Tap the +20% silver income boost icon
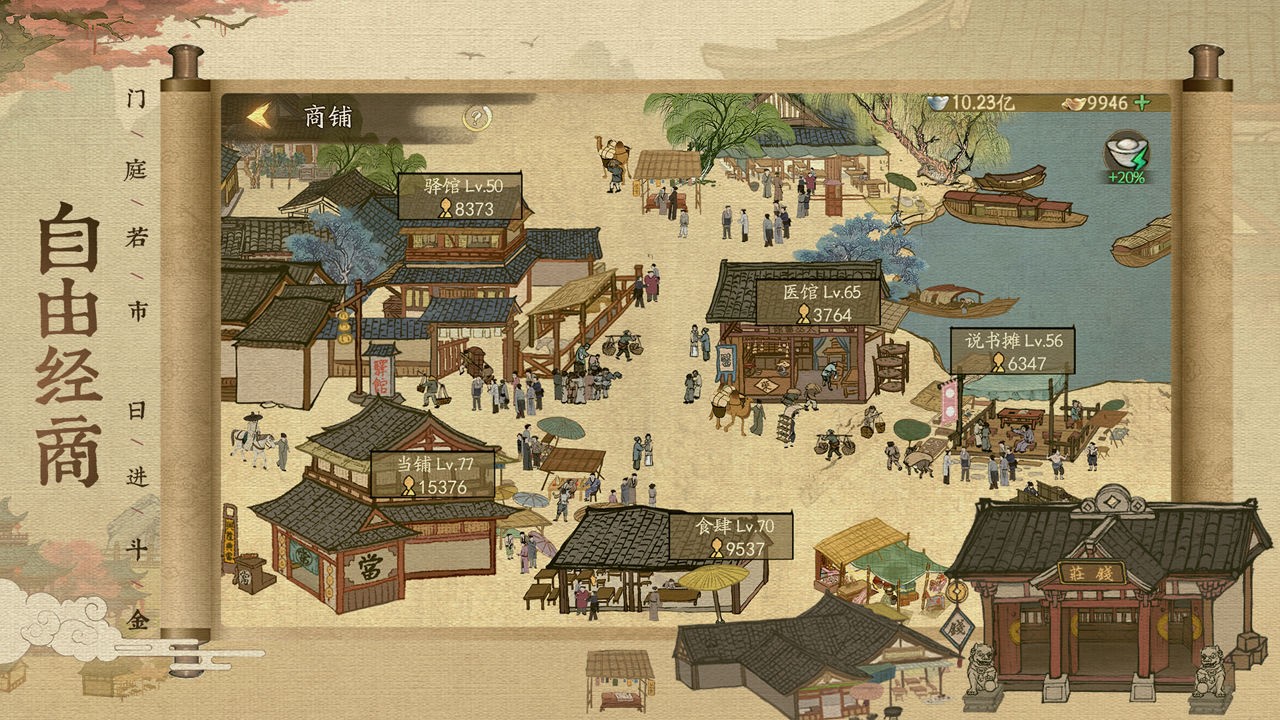The height and width of the screenshot is (720, 1280). [x=1126, y=152]
